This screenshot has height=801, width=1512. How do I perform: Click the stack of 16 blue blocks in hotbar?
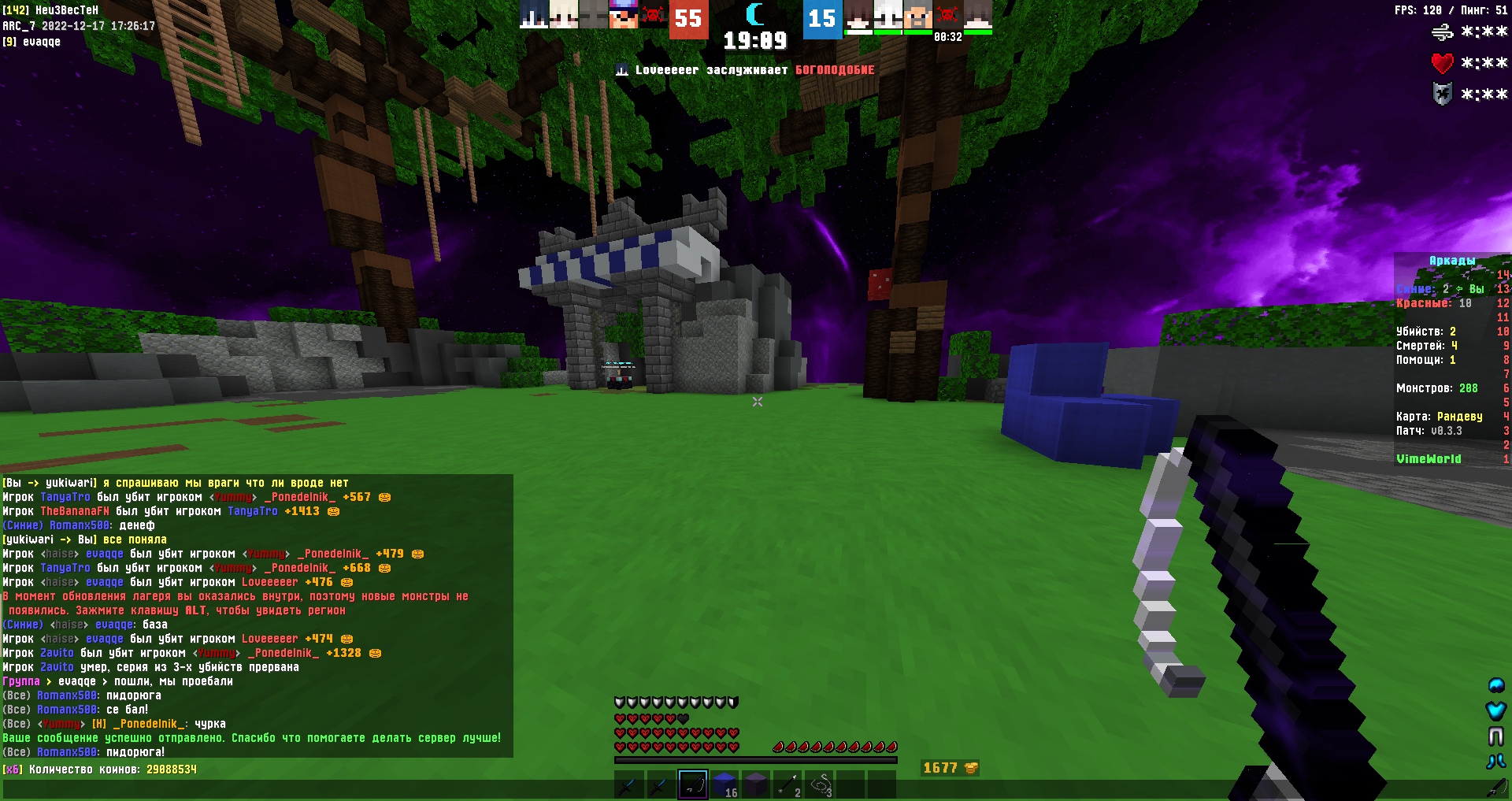[x=724, y=785]
